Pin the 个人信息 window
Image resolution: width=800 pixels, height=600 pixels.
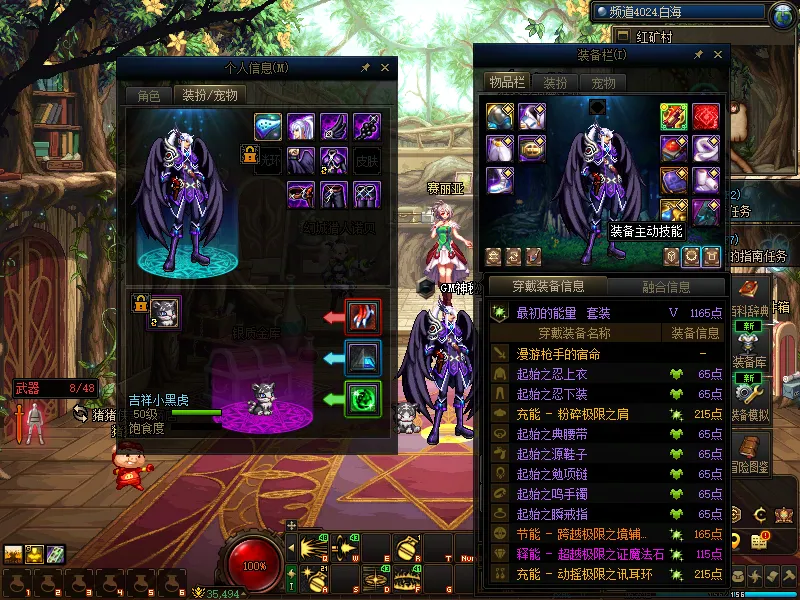(x=366, y=68)
